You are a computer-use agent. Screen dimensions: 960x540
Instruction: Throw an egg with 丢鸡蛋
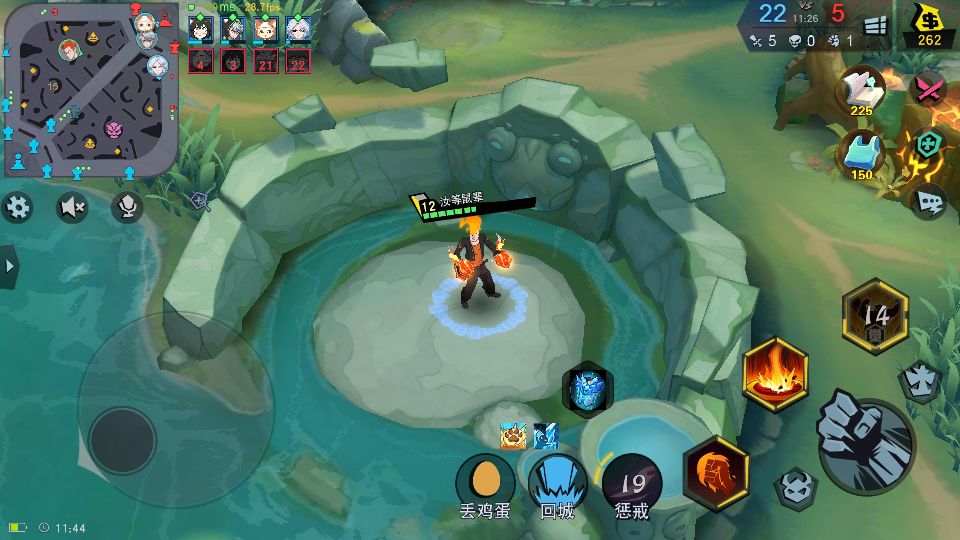tap(485, 480)
